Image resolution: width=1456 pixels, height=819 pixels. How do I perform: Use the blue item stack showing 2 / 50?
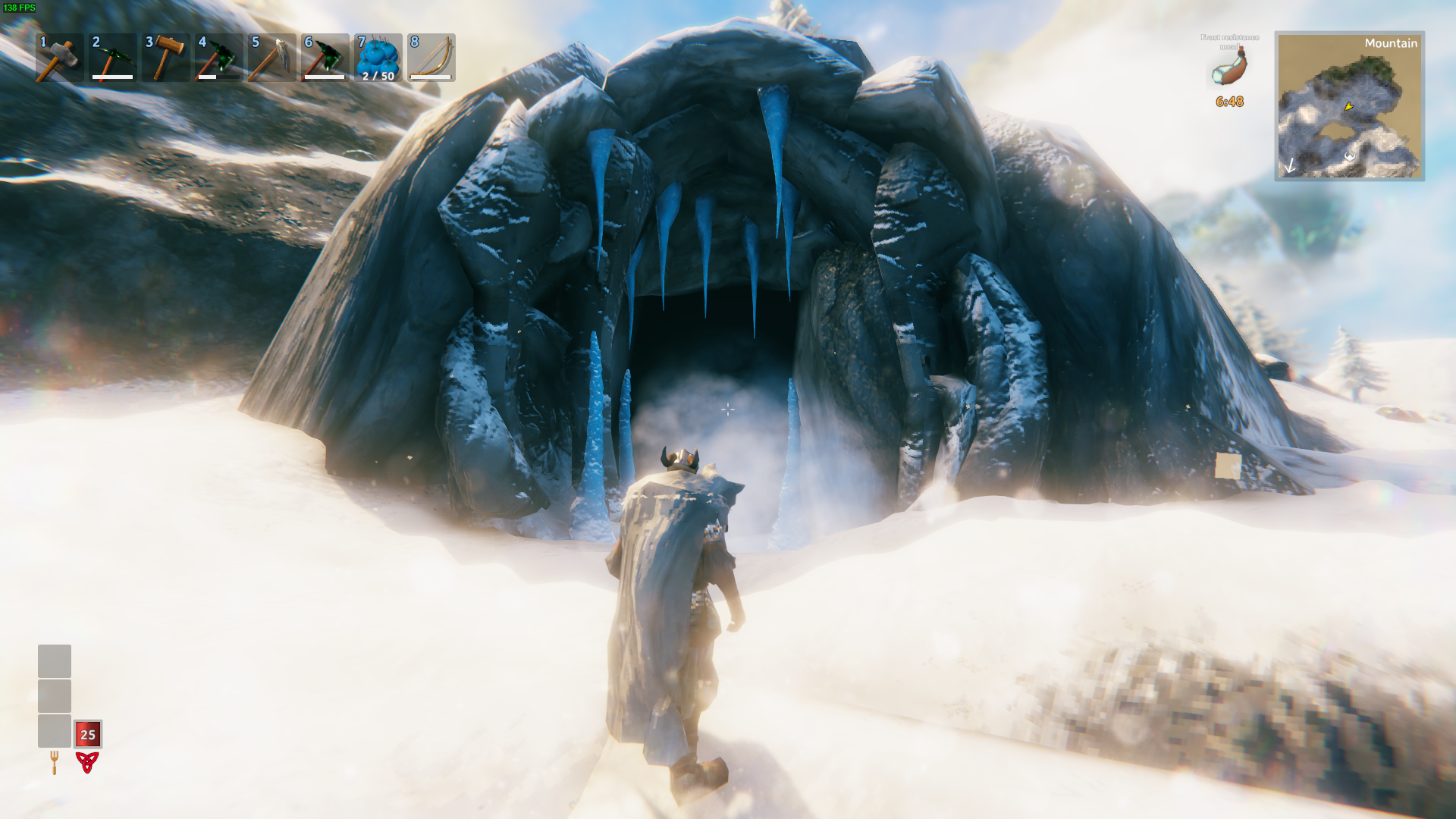[378, 58]
